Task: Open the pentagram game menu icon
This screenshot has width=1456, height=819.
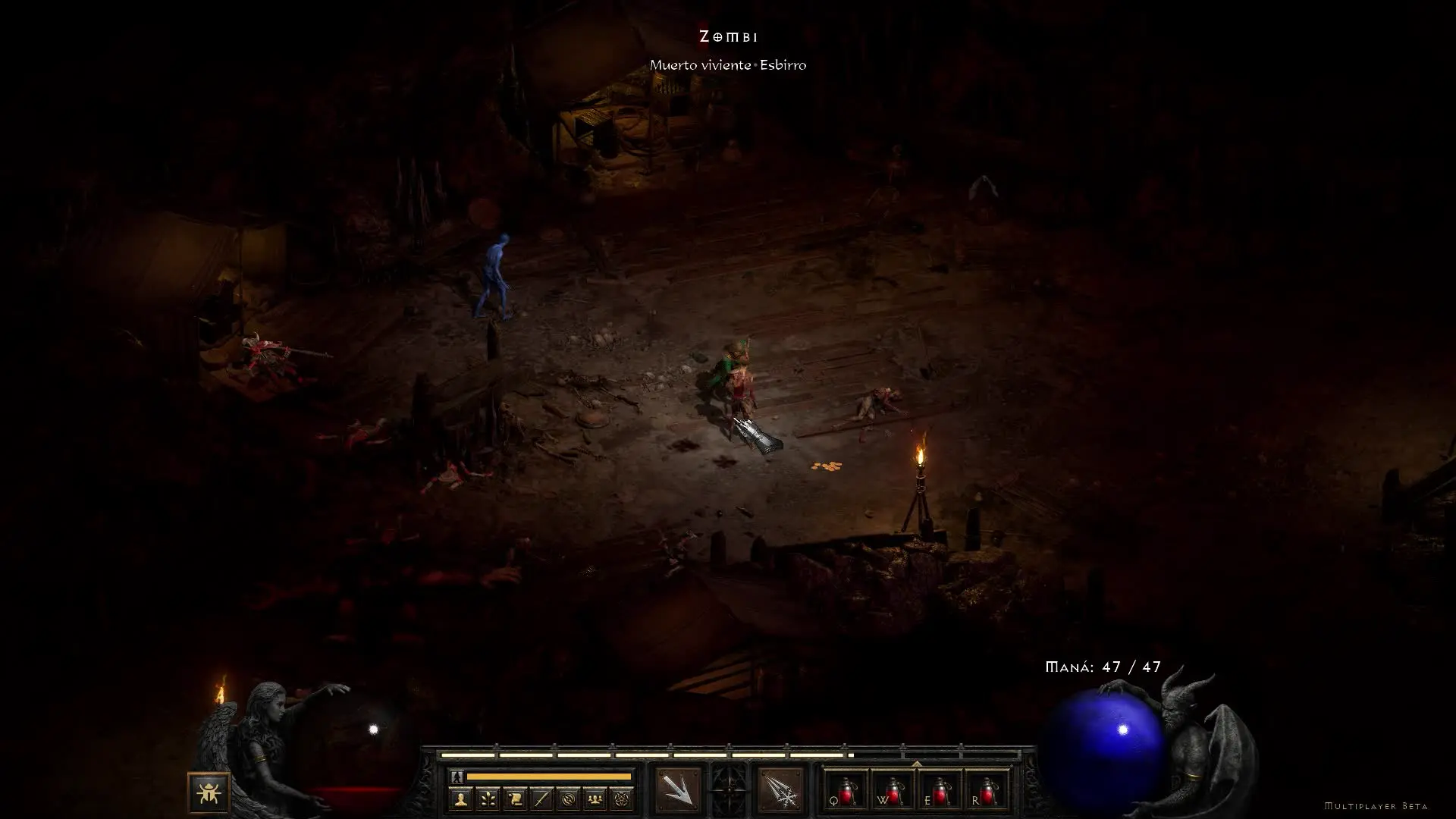Action: (x=623, y=799)
